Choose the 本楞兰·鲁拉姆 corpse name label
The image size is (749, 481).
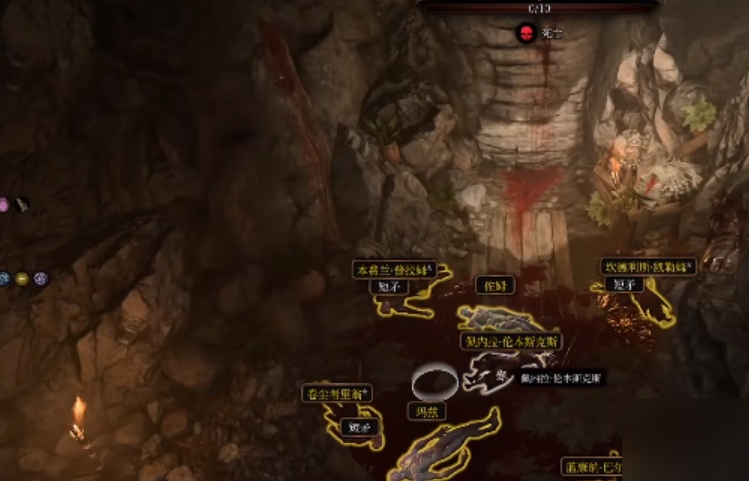[x=395, y=270]
